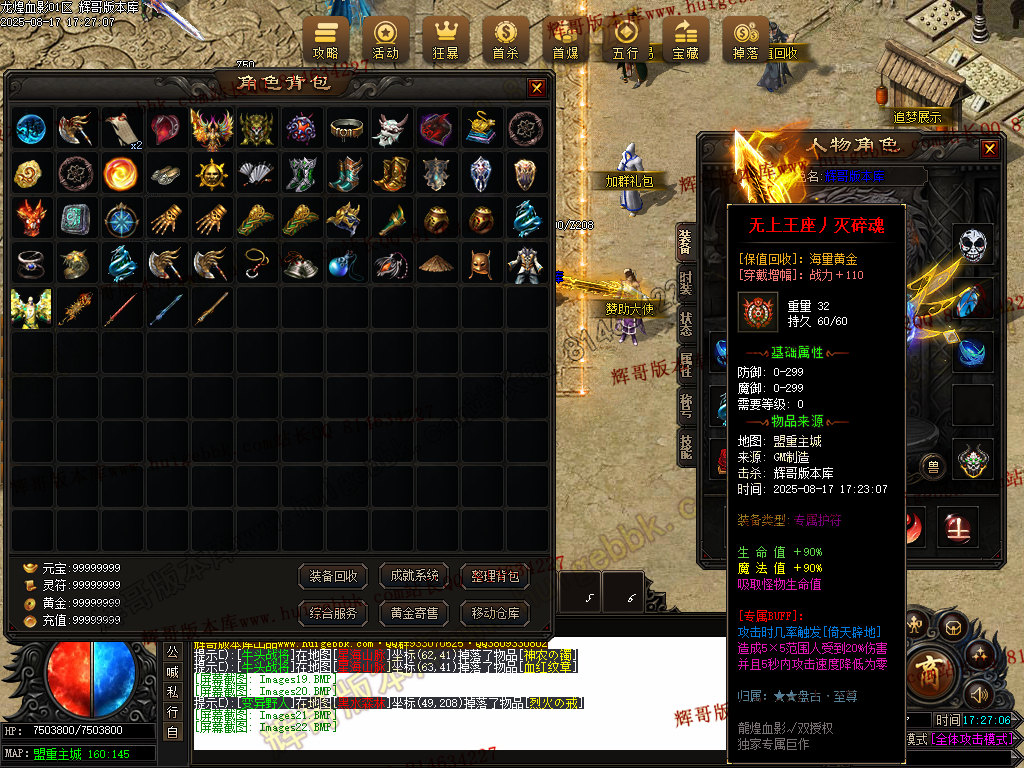The width and height of the screenshot is (1024, 768).
Task: Open the 攻略 guide menu
Action: click(x=325, y=38)
